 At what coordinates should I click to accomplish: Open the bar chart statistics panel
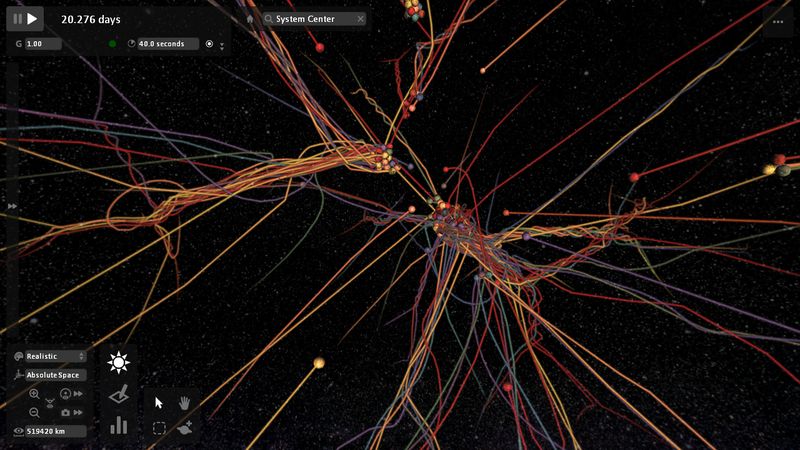[120, 426]
